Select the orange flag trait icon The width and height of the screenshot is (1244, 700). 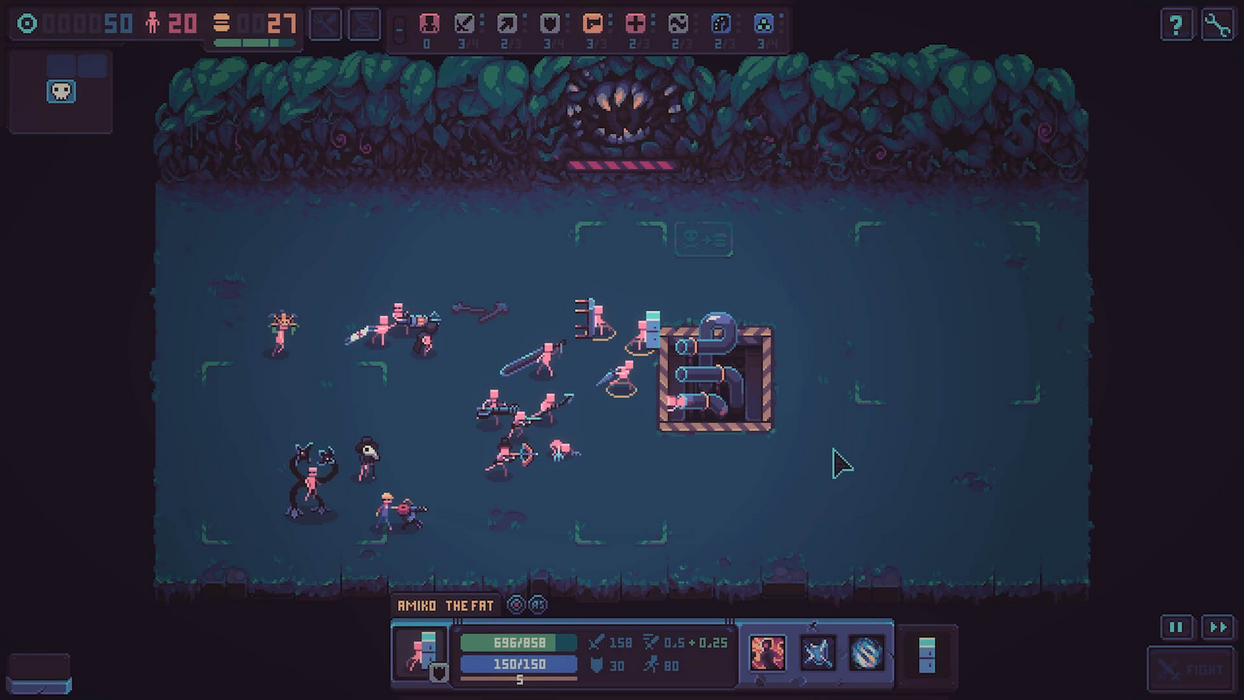pos(593,24)
